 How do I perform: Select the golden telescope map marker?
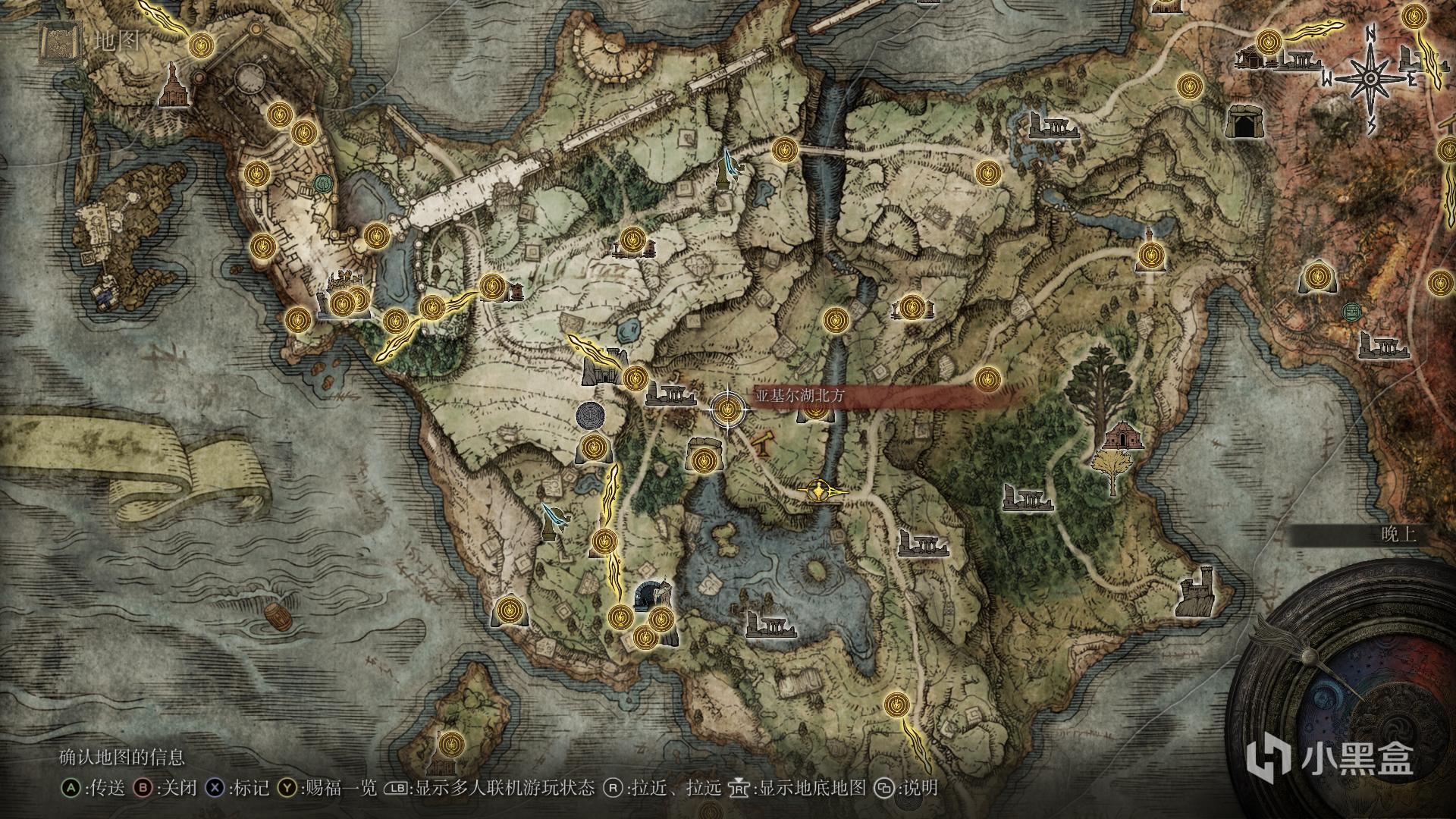click(x=764, y=444)
